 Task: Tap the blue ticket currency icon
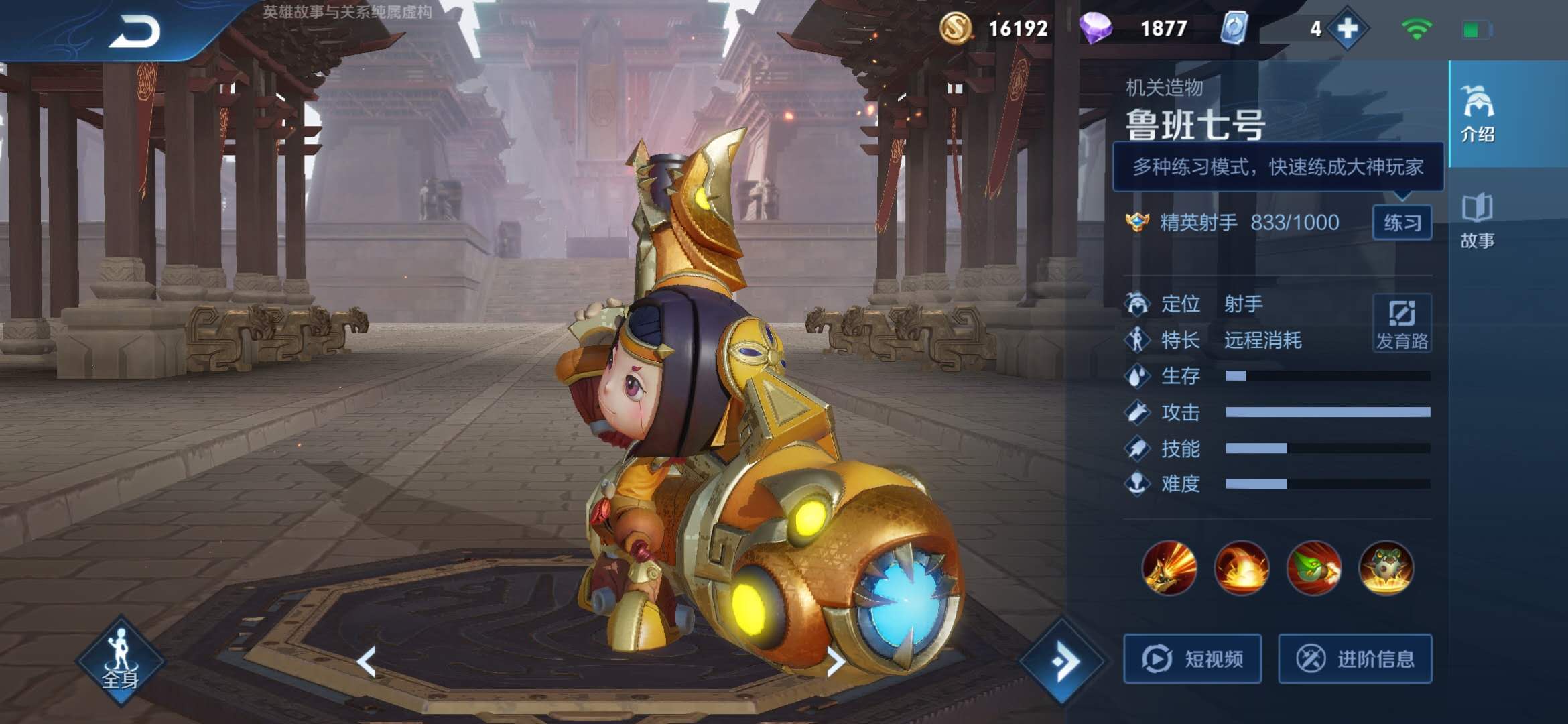point(1234,29)
